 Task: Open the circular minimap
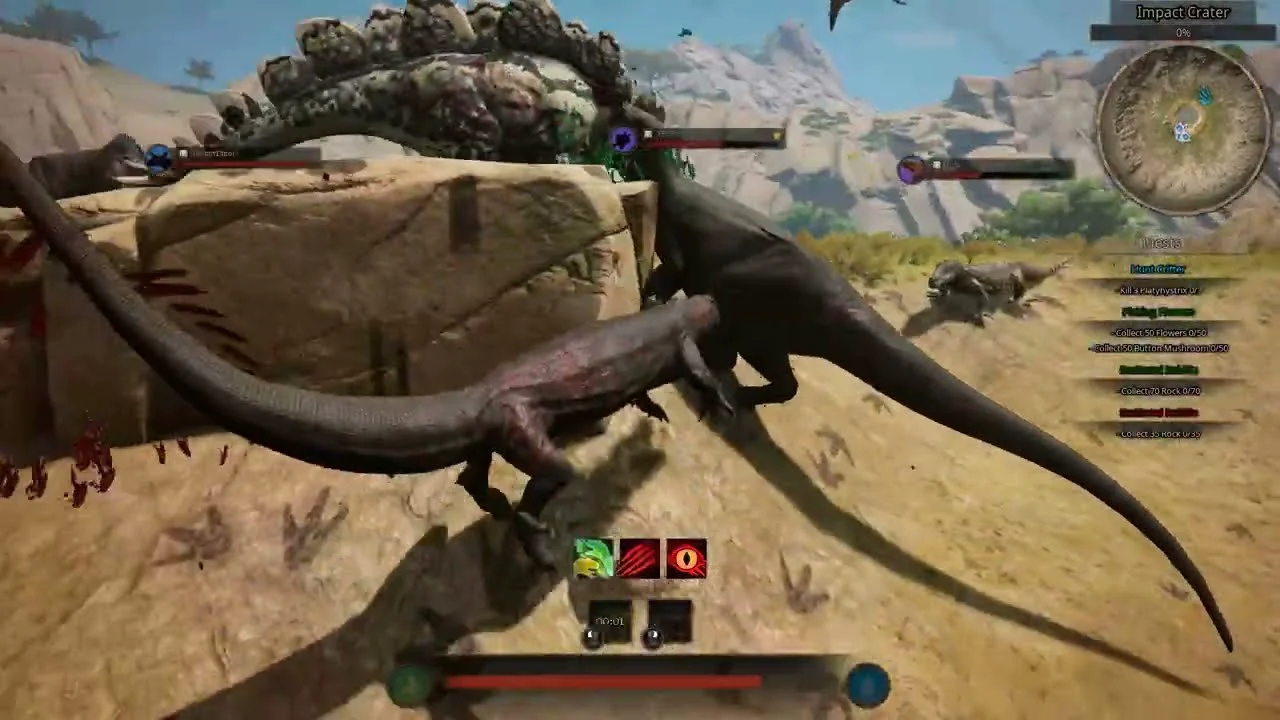tap(1183, 129)
